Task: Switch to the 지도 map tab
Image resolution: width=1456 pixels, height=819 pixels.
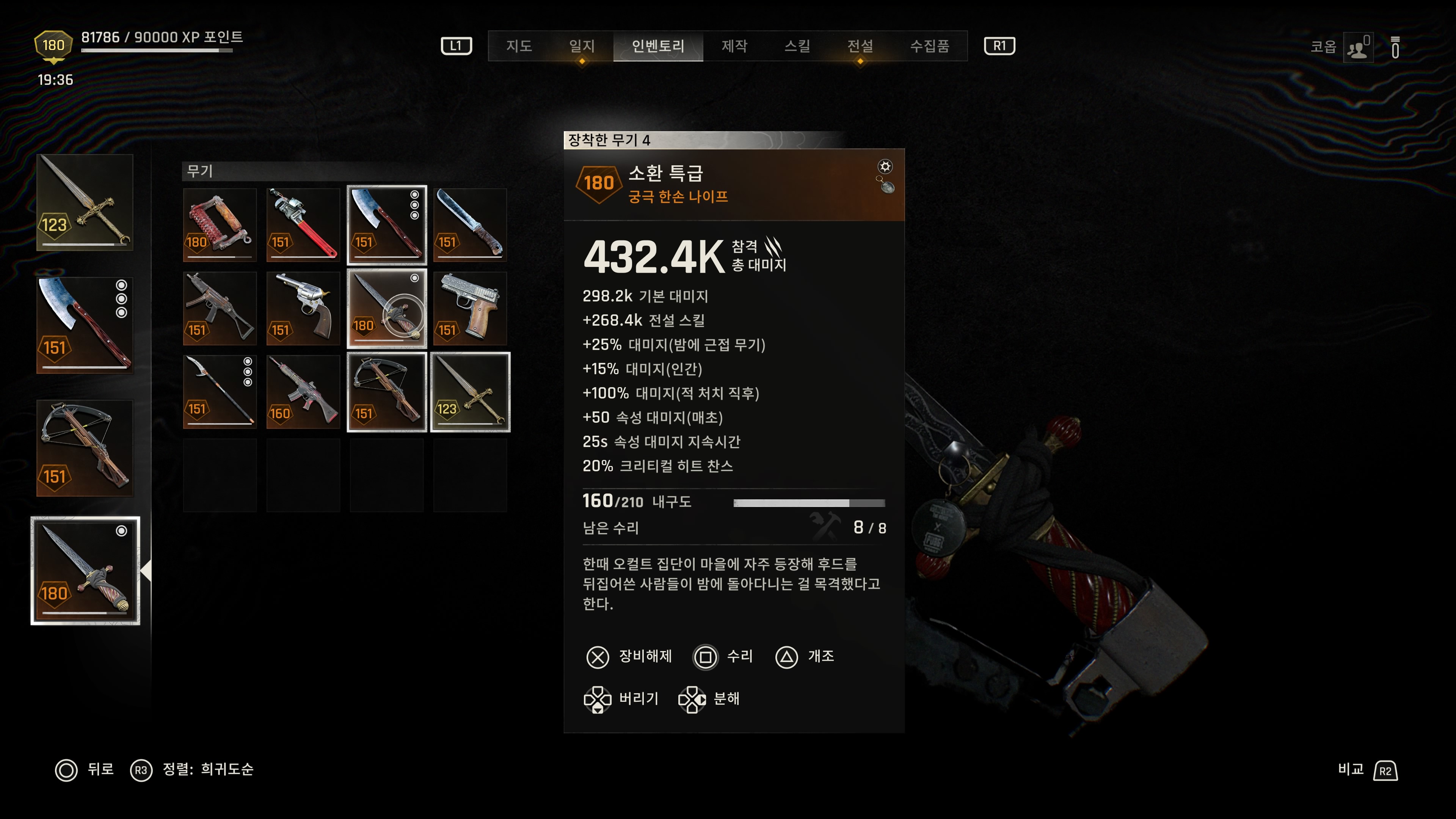Action: [519, 46]
